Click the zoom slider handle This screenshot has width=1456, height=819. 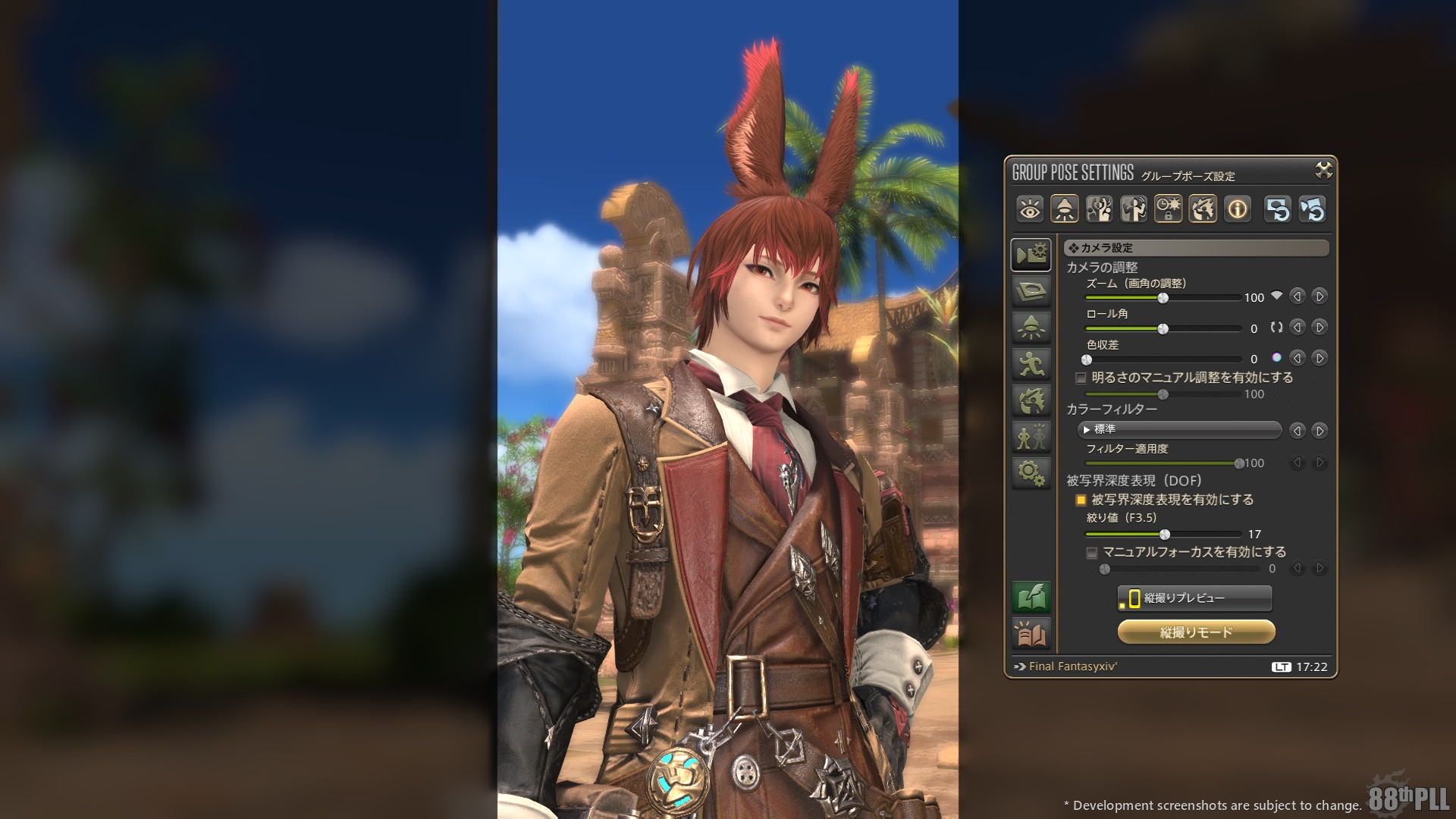(1163, 298)
